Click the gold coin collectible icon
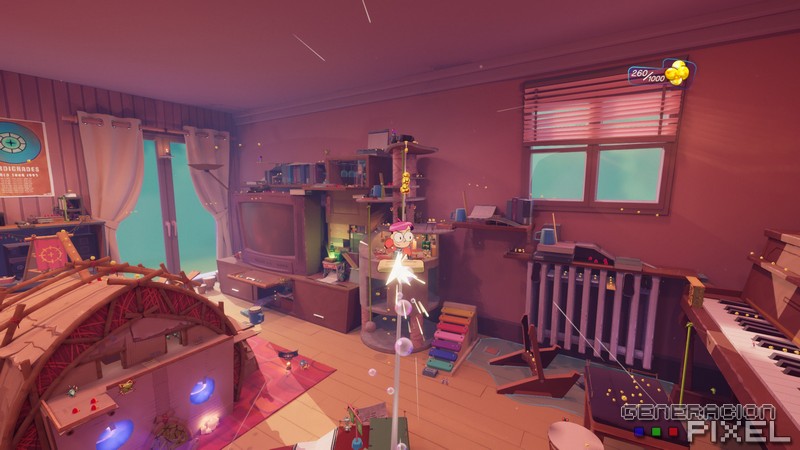800x450 pixels. click(678, 72)
